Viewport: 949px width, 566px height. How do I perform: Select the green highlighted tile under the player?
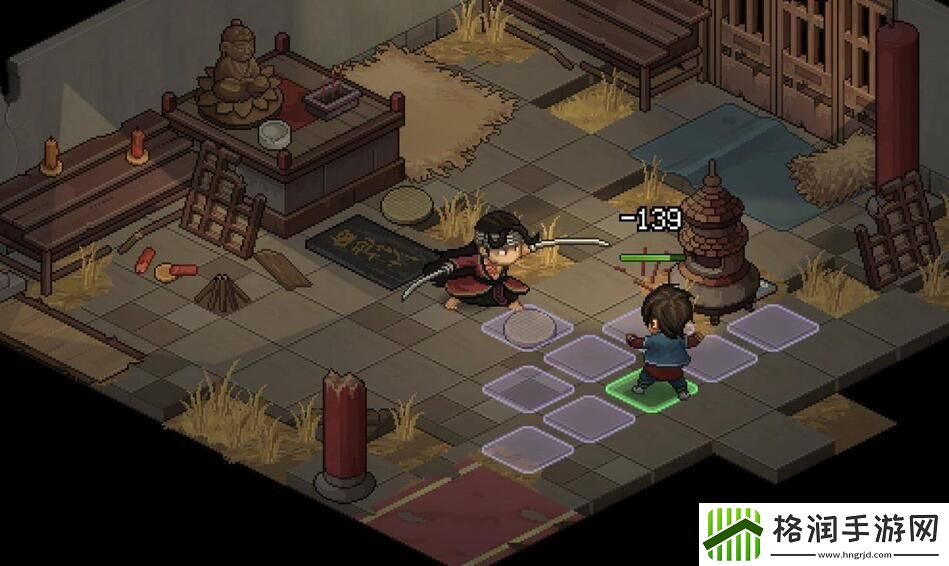651,388
